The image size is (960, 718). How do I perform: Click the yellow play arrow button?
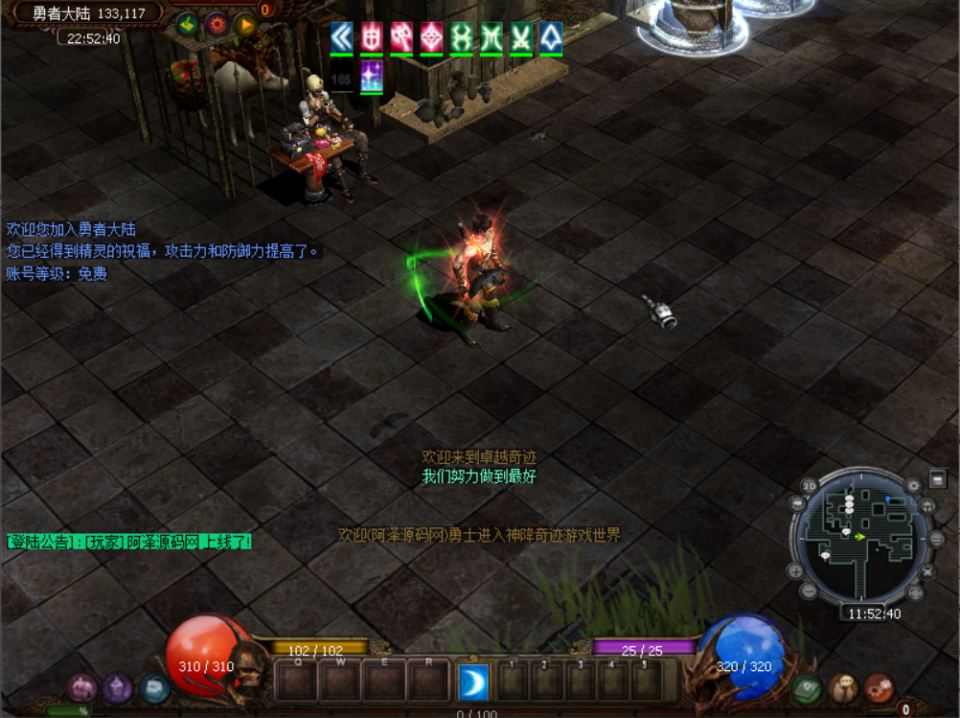click(245, 24)
